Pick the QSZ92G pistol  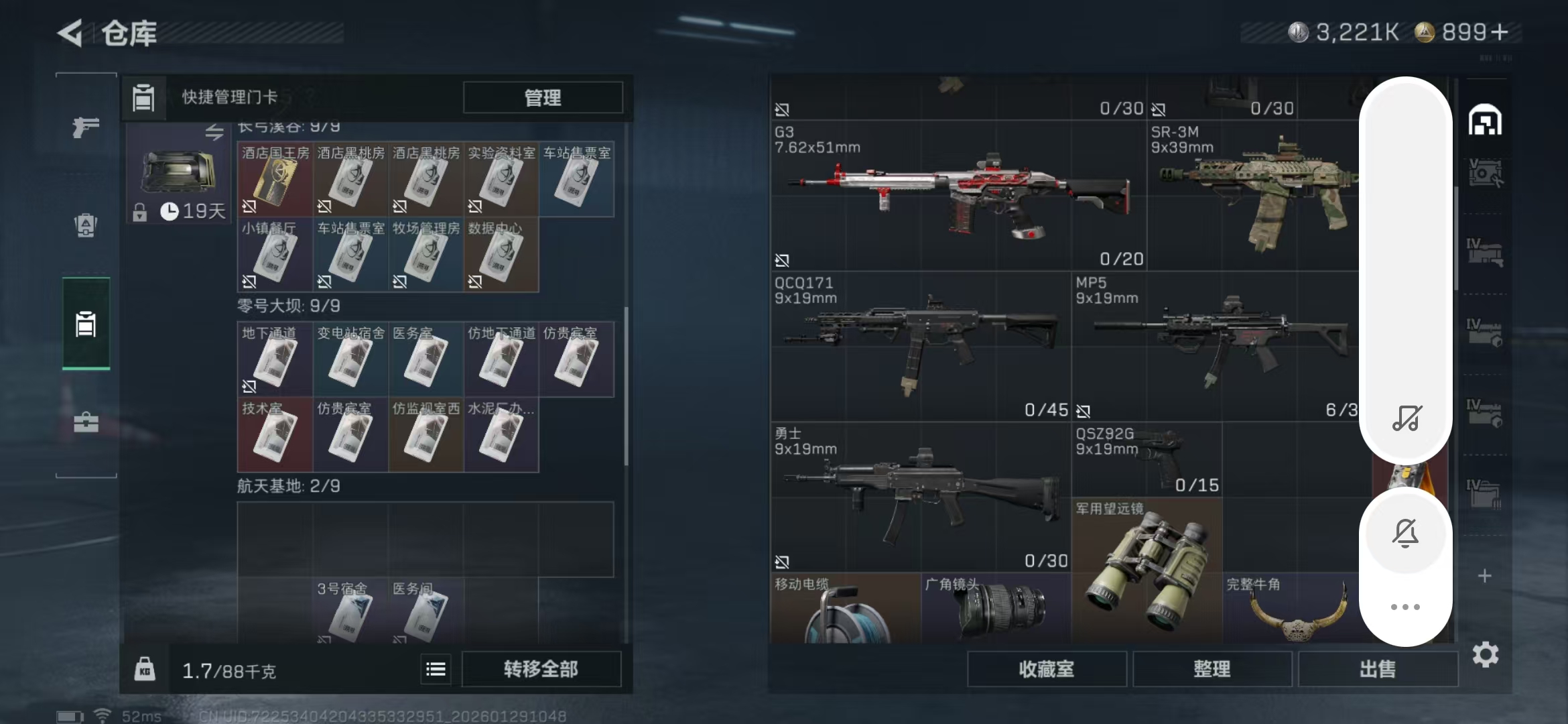(x=1146, y=459)
